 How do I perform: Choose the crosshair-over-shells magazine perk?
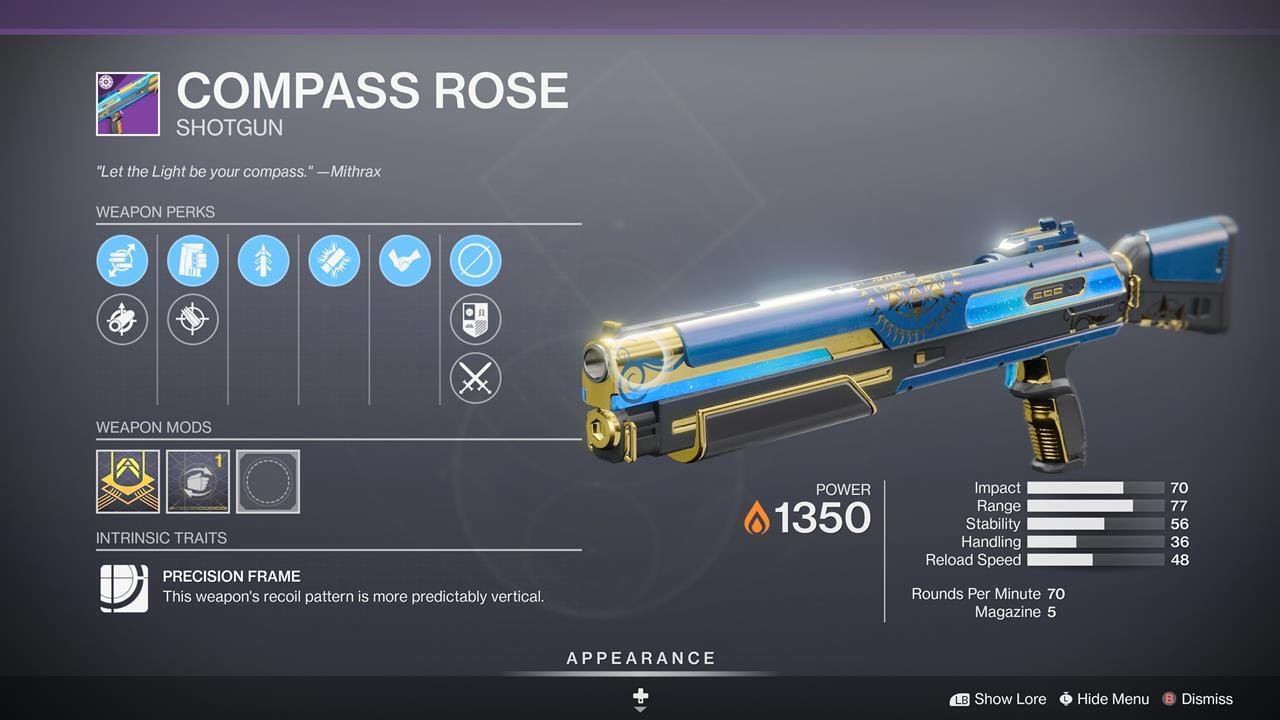tap(193, 320)
